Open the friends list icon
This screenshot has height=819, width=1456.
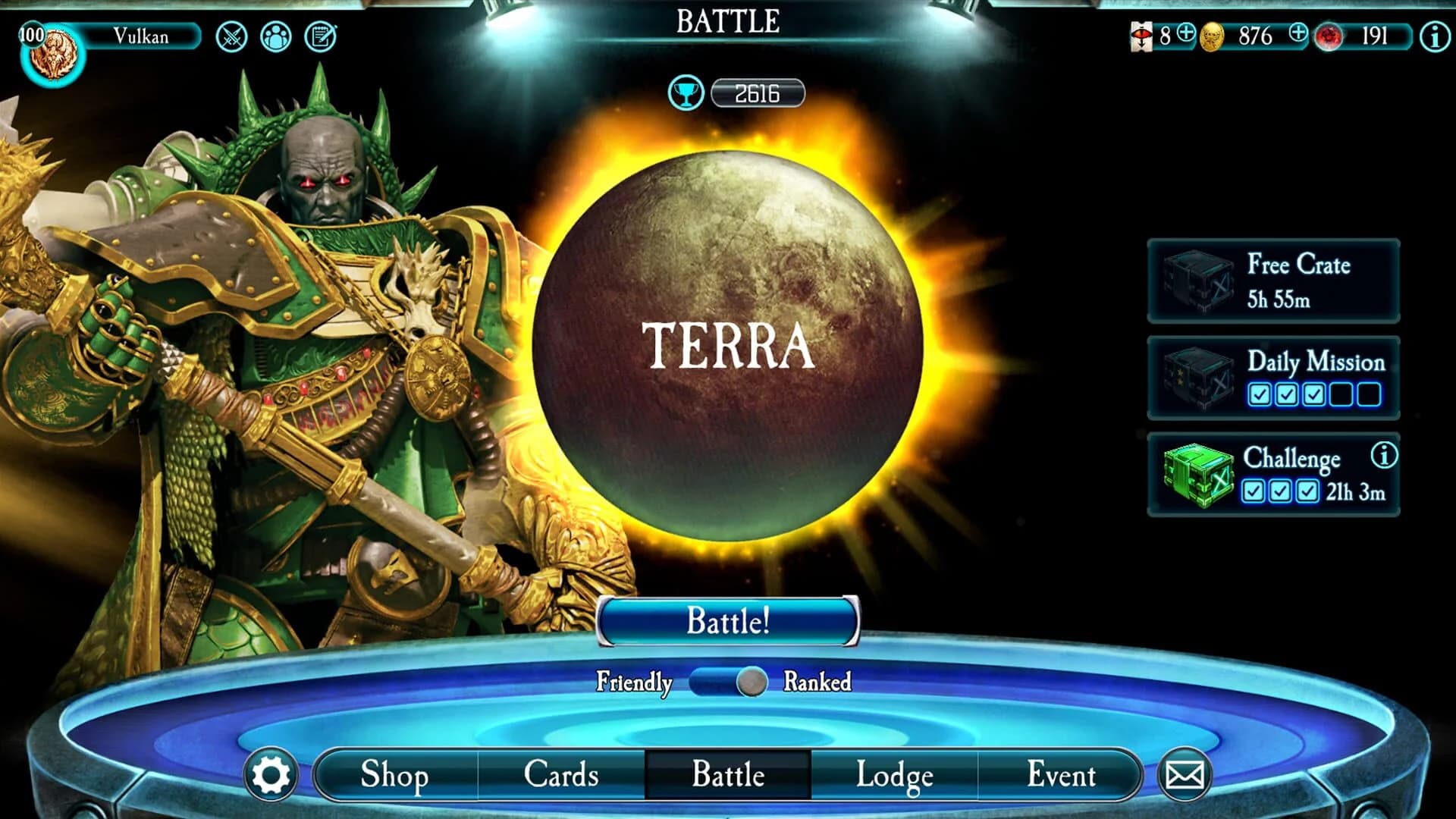click(x=278, y=36)
